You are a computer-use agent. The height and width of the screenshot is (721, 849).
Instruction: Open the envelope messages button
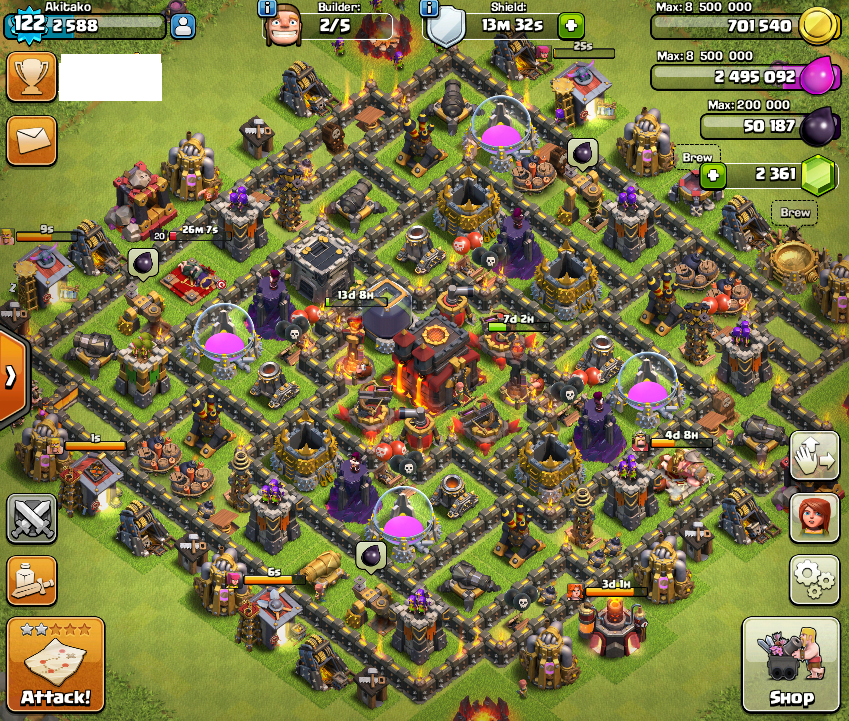tap(31, 141)
